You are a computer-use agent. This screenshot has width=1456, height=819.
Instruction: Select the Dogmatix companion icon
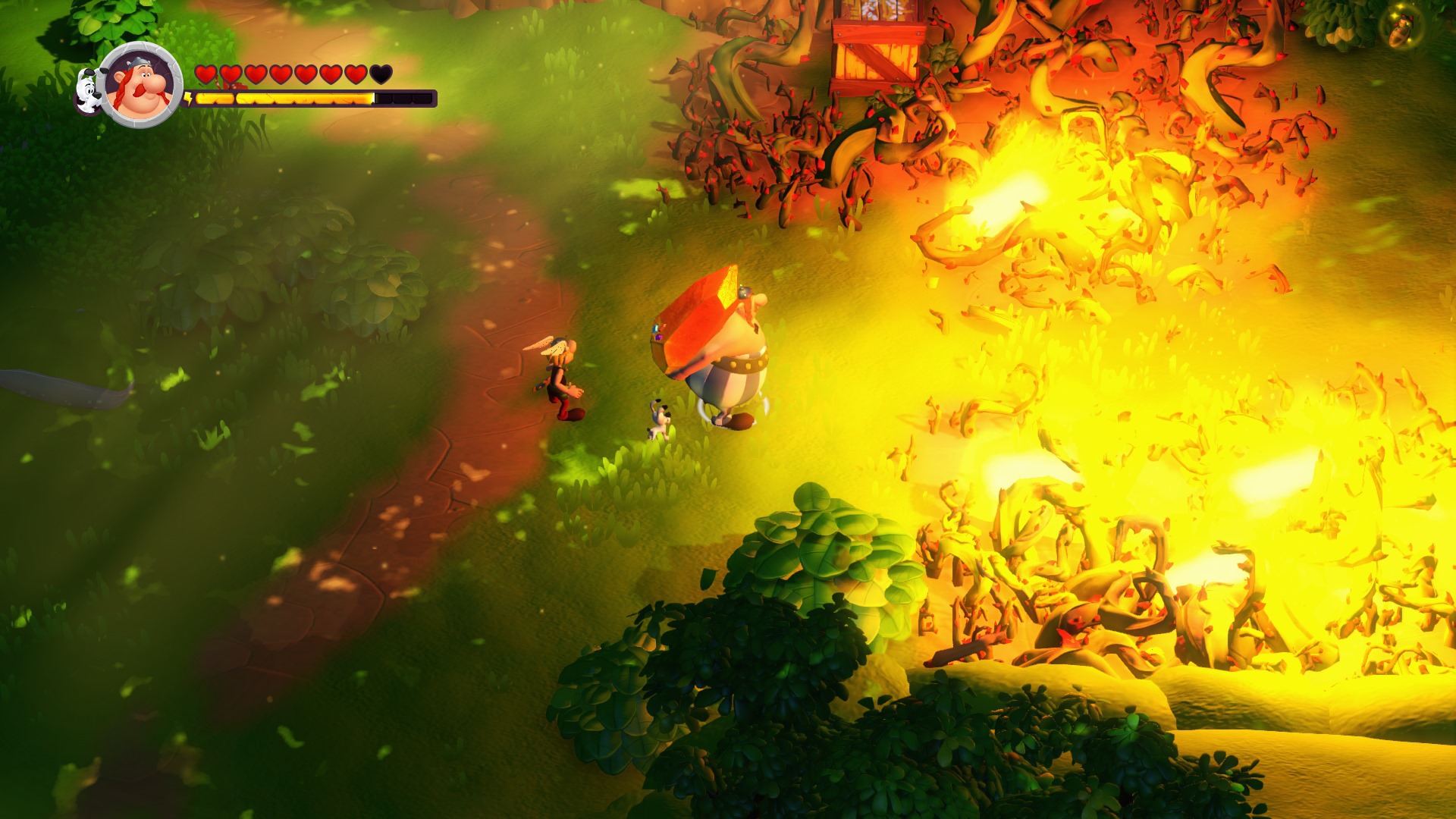[x=89, y=91]
